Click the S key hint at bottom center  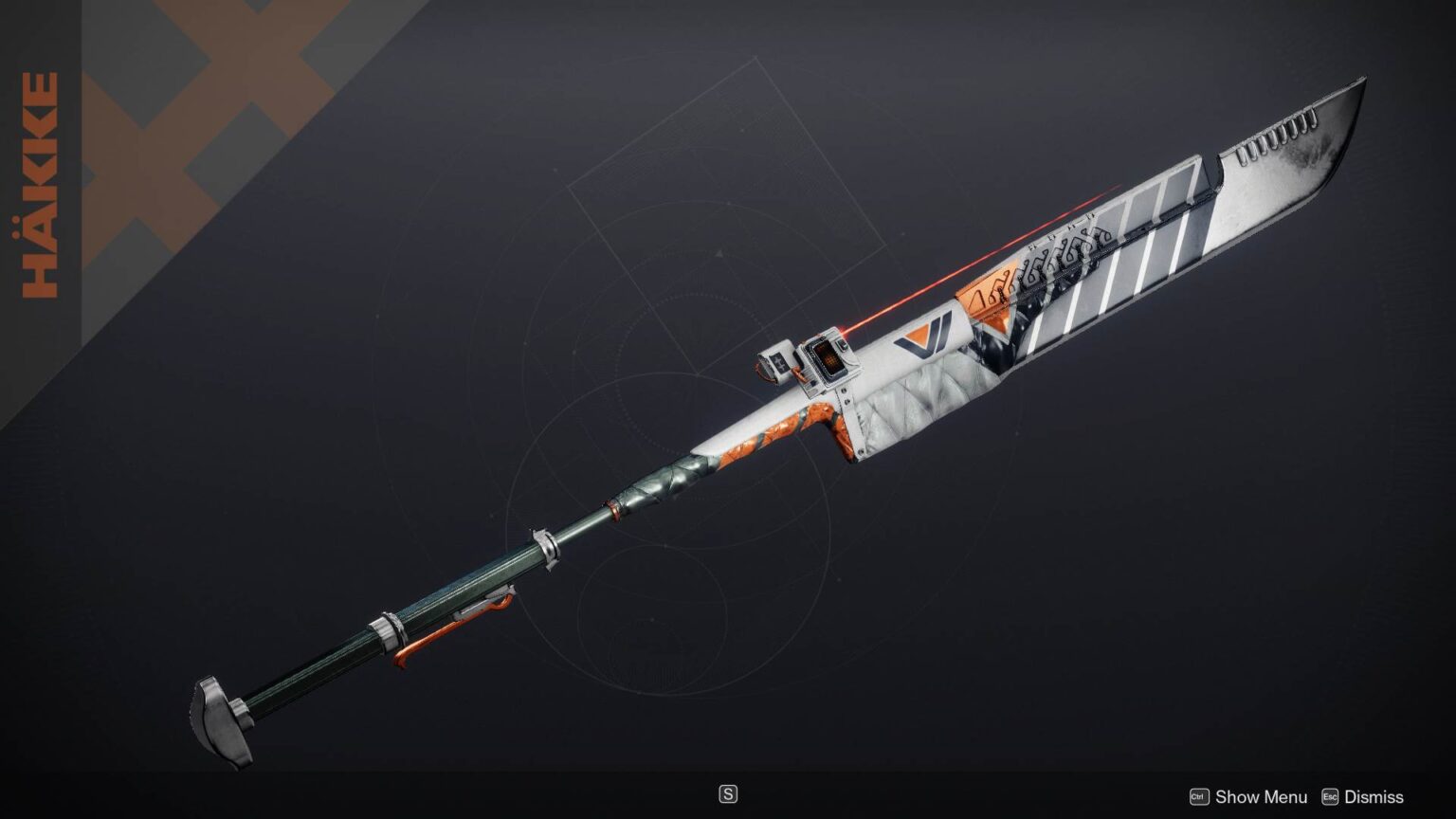(x=727, y=793)
